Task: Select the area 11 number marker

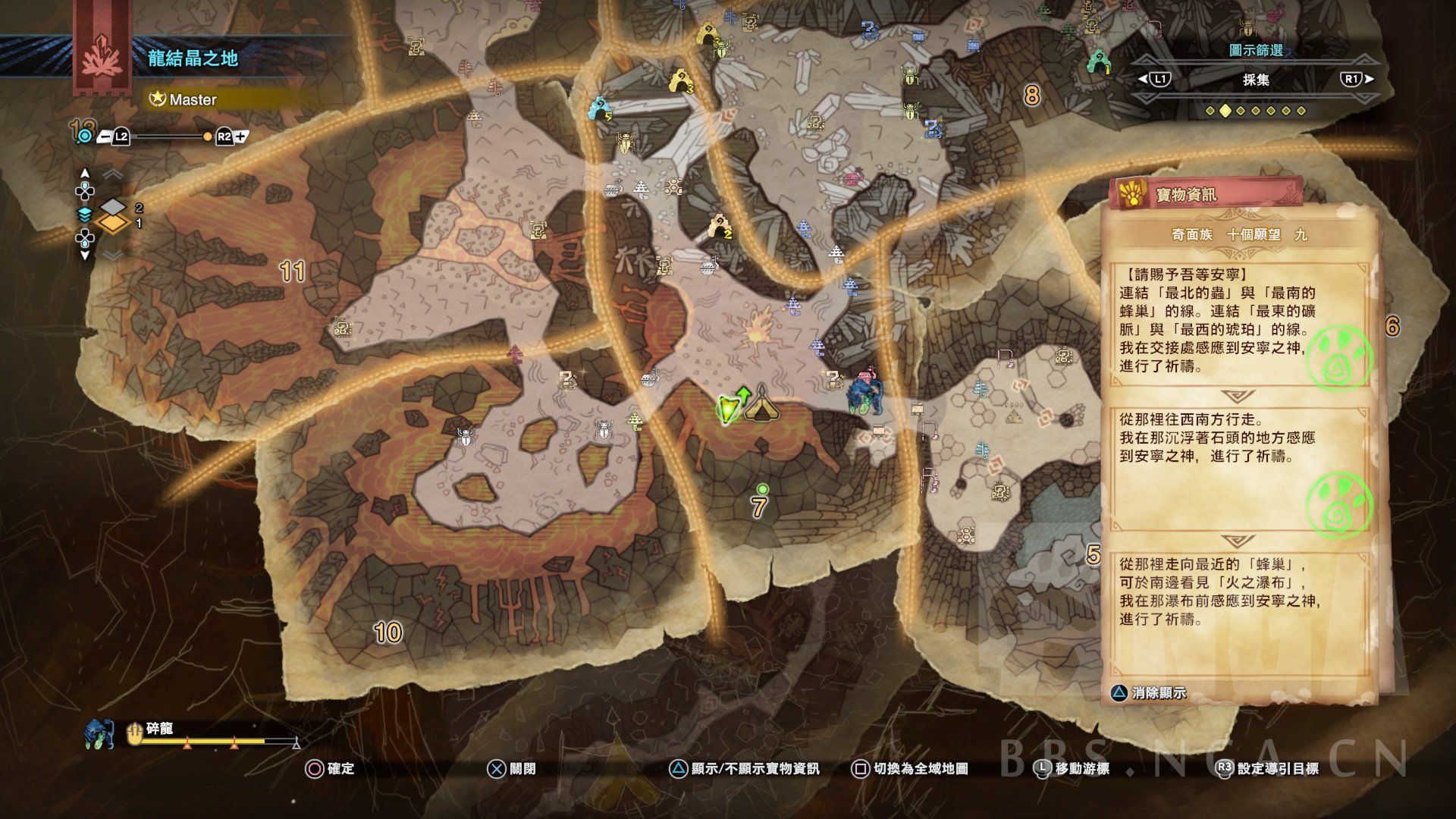Action: [293, 271]
